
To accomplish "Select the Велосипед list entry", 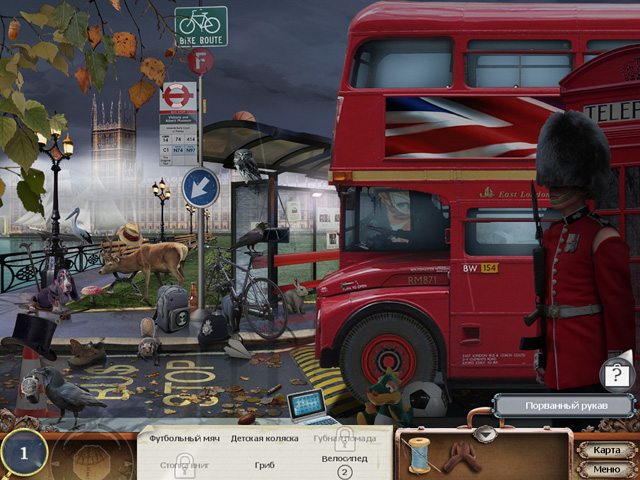I will click(x=344, y=460).
